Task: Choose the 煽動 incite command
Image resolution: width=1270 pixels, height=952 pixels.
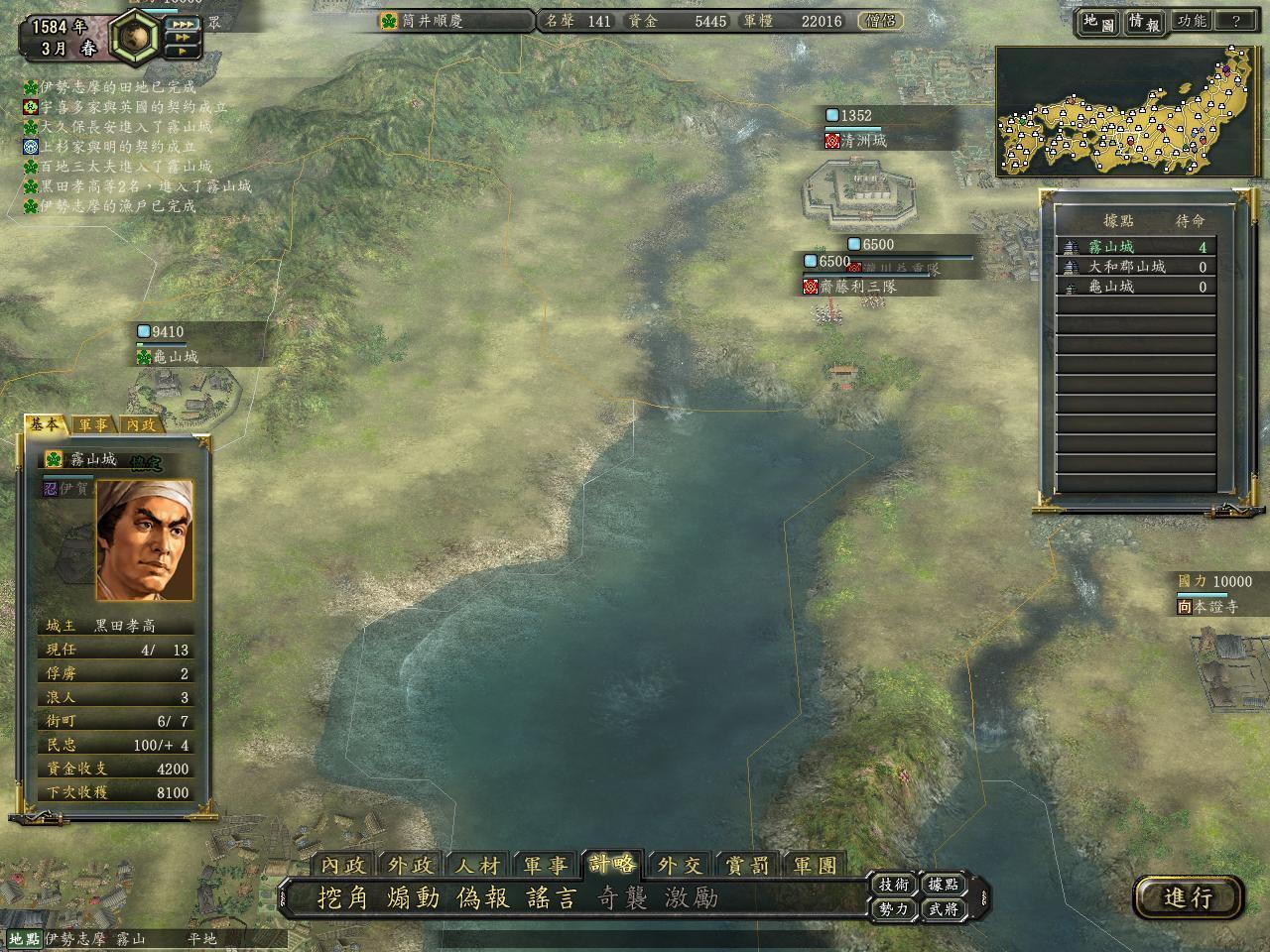Action: (413, 898)
